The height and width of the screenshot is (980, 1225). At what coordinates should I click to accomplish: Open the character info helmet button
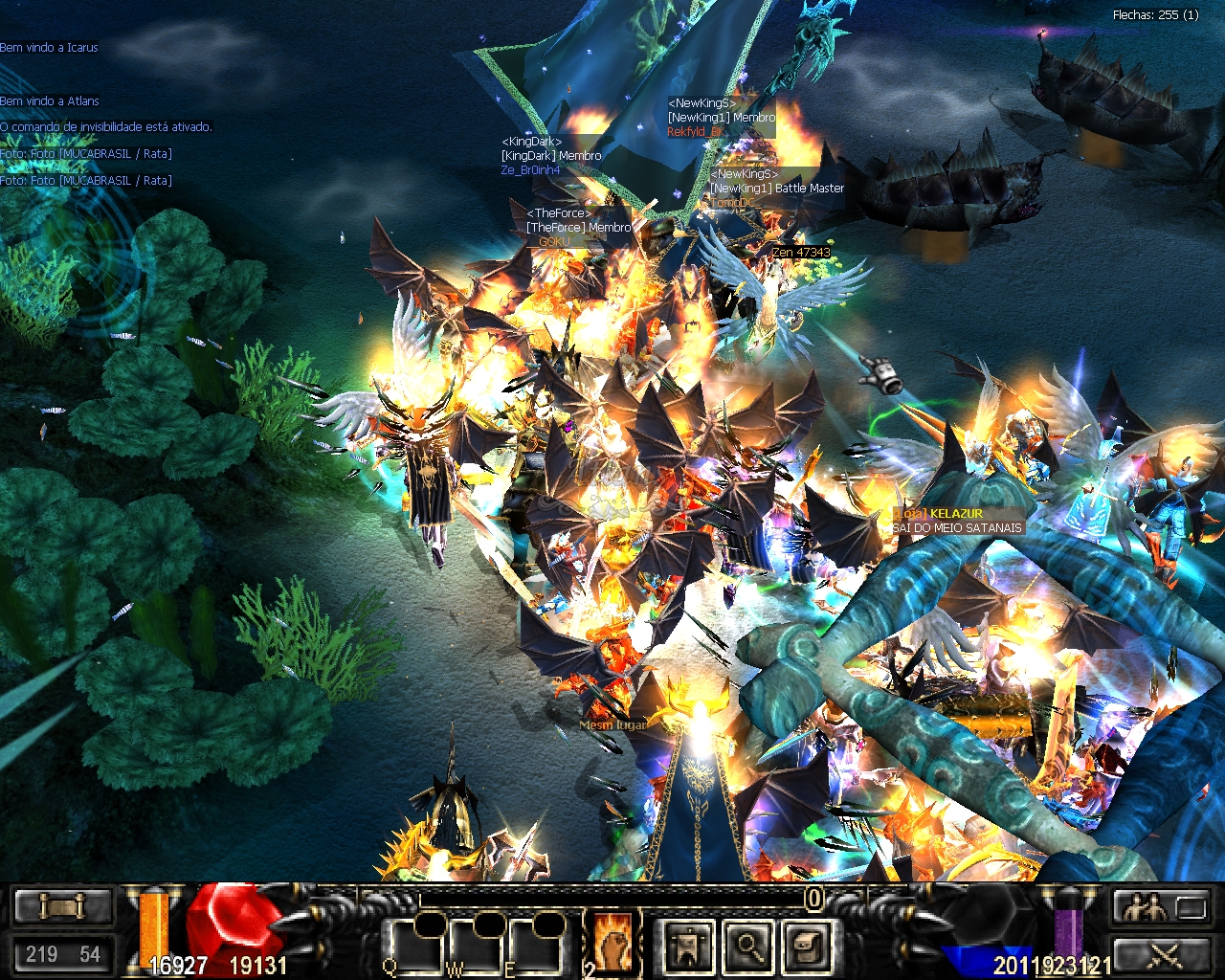point(689,947)
